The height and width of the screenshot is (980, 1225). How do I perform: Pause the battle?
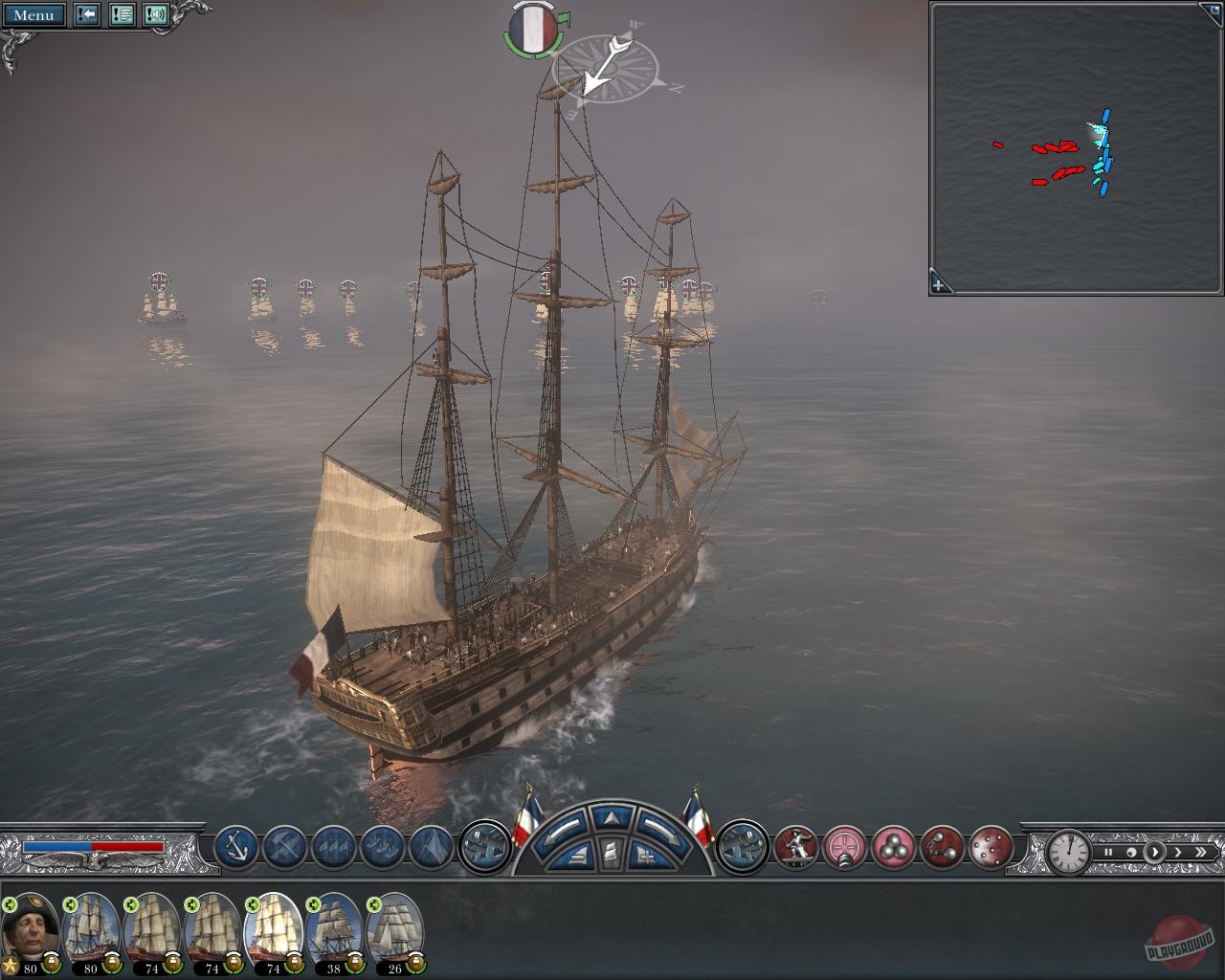click(x=1108, y=852)
